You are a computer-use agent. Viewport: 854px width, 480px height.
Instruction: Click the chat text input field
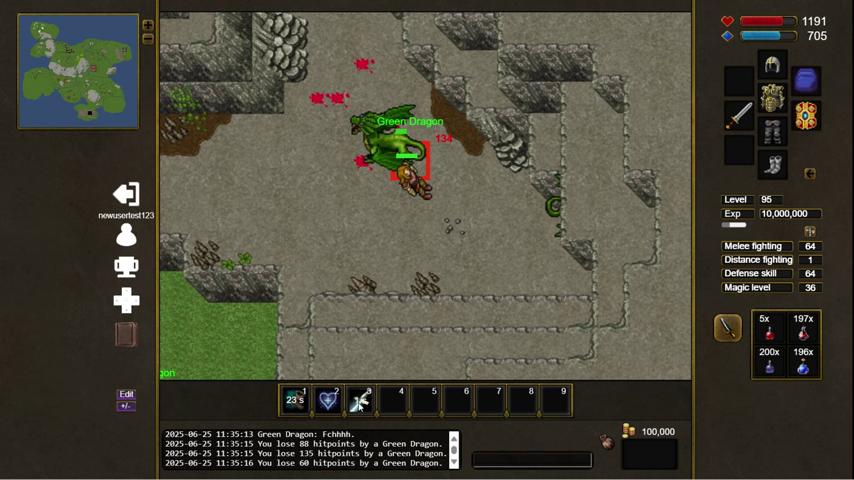pyautogui.click(x=531, y=460)
